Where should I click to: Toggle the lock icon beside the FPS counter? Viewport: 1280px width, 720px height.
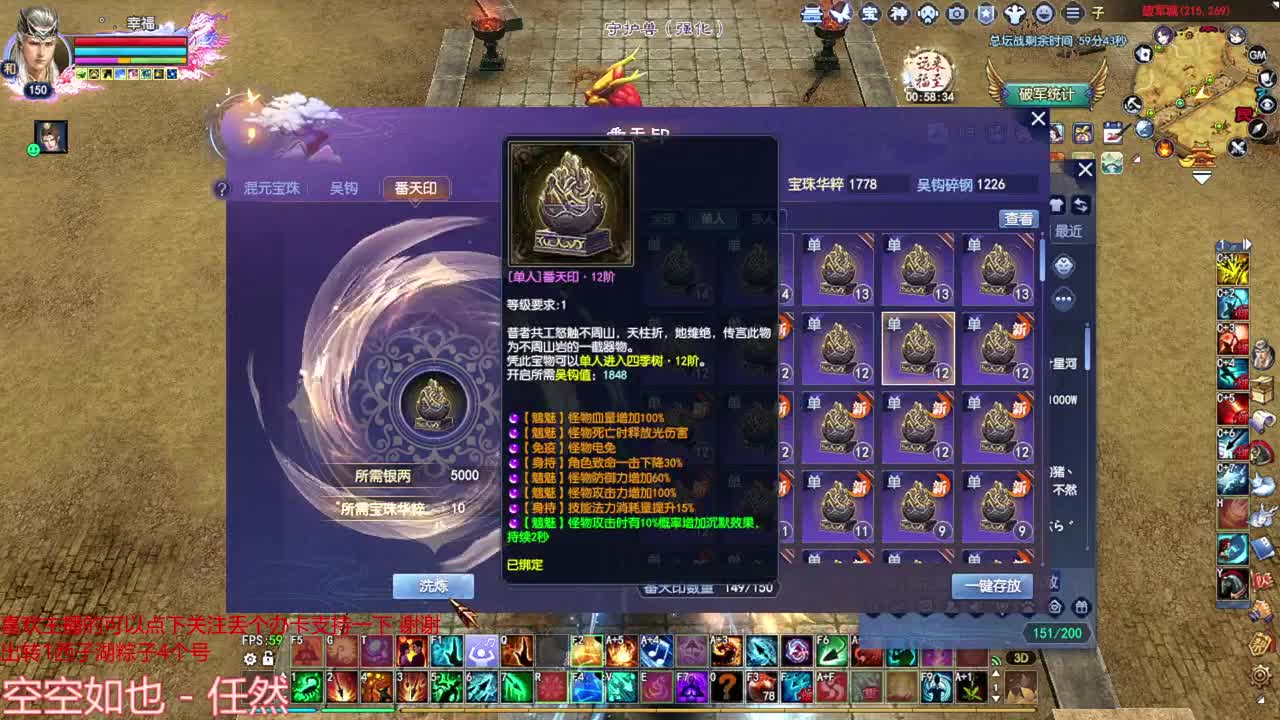point(268,658)
